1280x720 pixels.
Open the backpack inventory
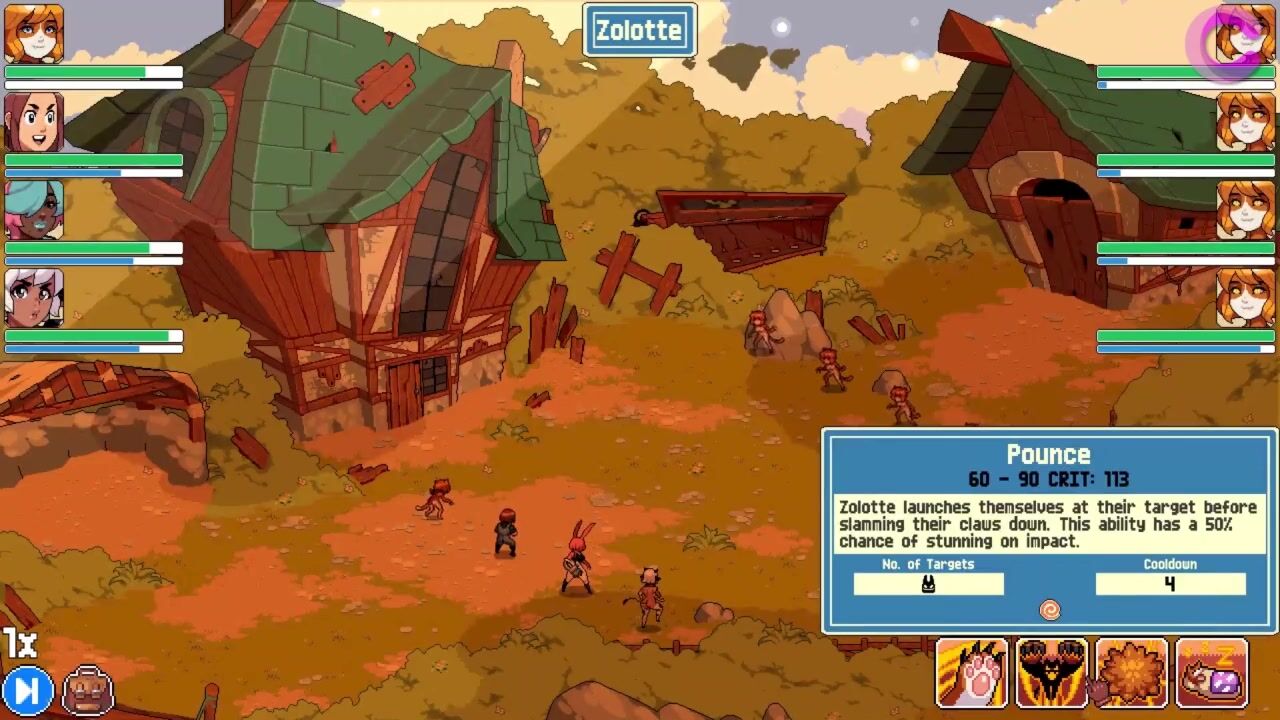88,690
